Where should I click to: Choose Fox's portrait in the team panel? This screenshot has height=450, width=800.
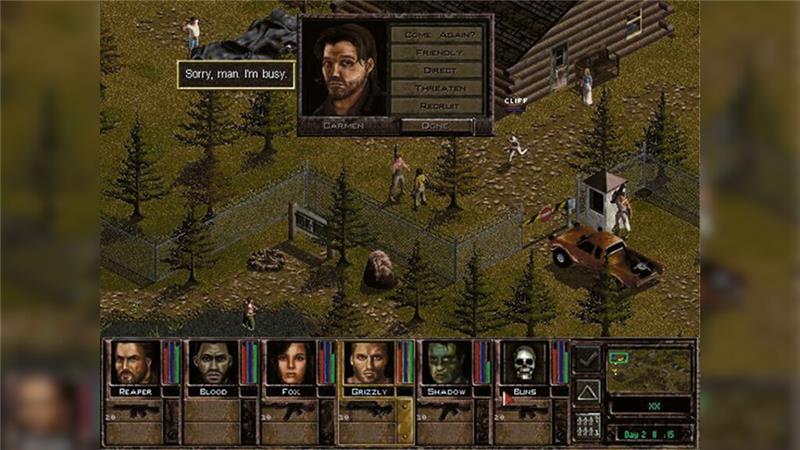[x=289, y=363]
